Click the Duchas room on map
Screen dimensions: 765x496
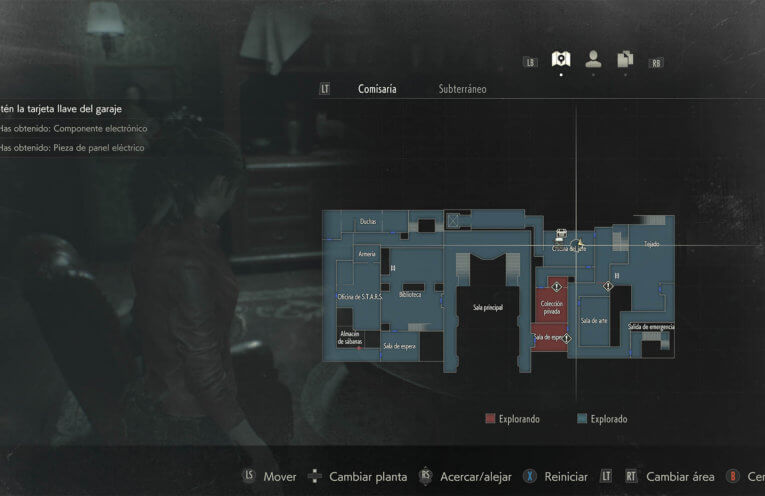coord(367,222)
